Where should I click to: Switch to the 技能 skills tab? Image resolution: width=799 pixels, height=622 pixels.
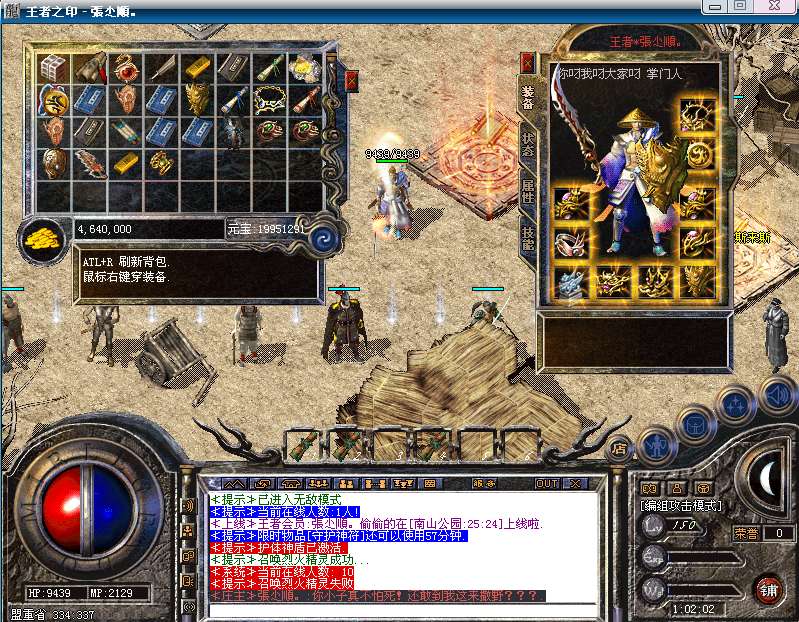528,237
